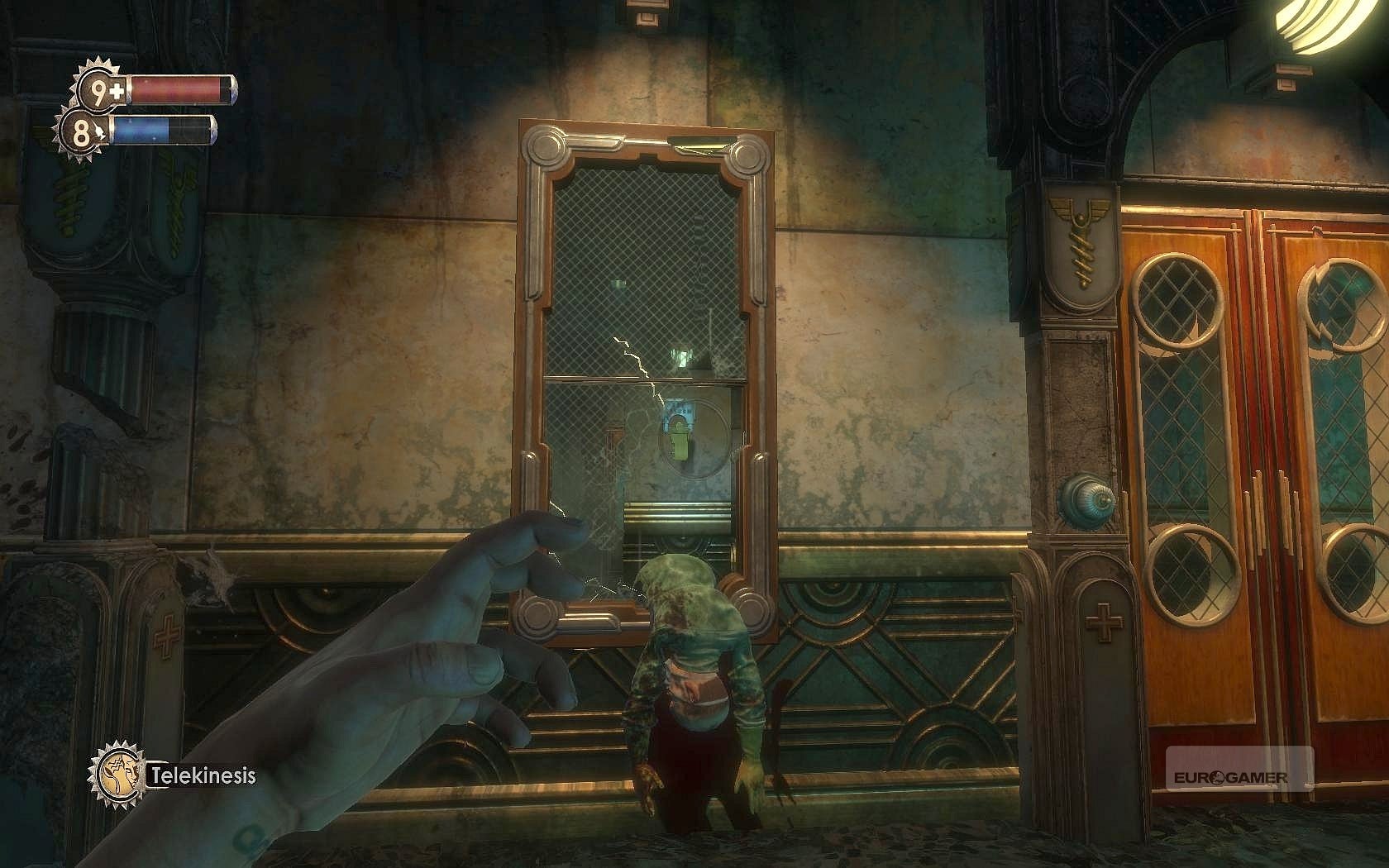Click the gear emblem showing health level 9

97,88
